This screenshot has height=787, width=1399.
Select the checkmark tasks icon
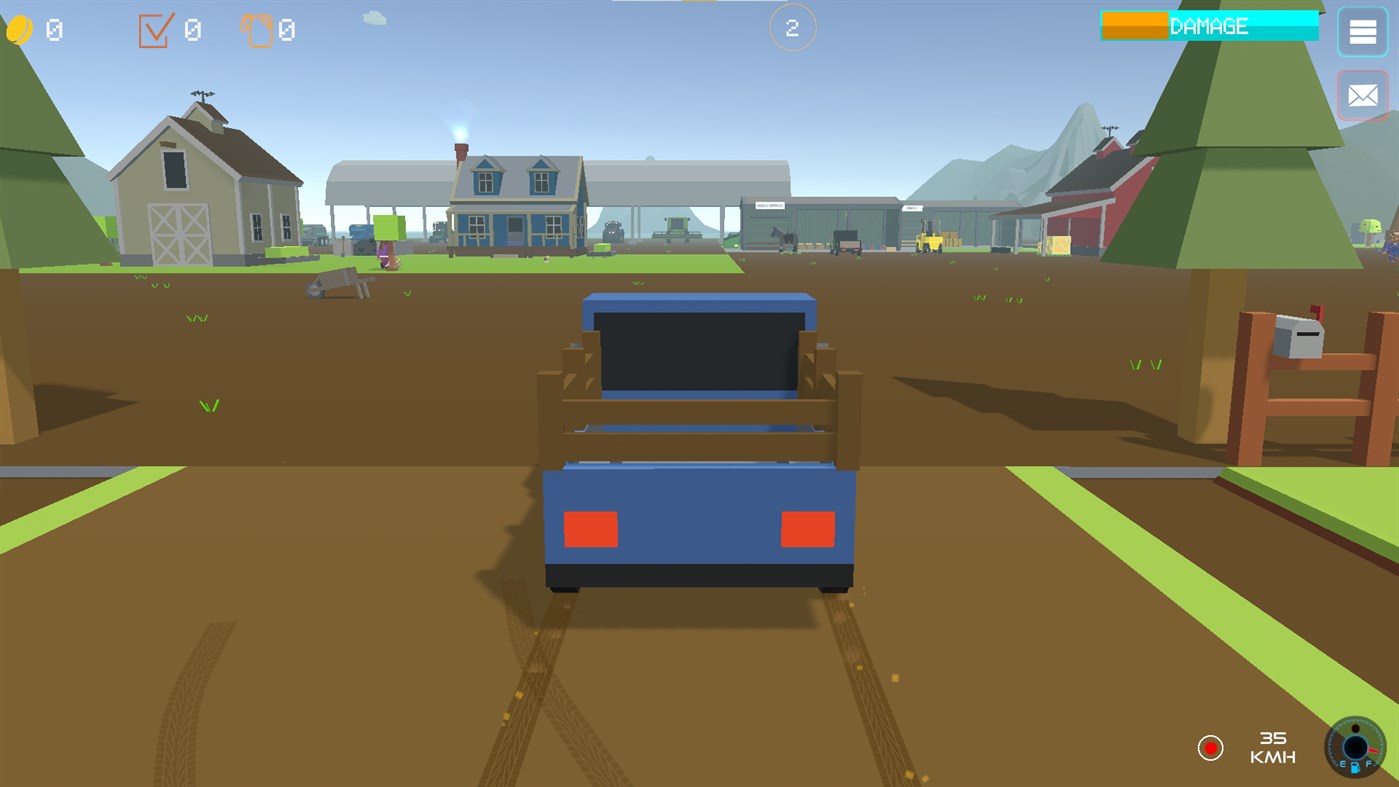[x=153, y=30]
